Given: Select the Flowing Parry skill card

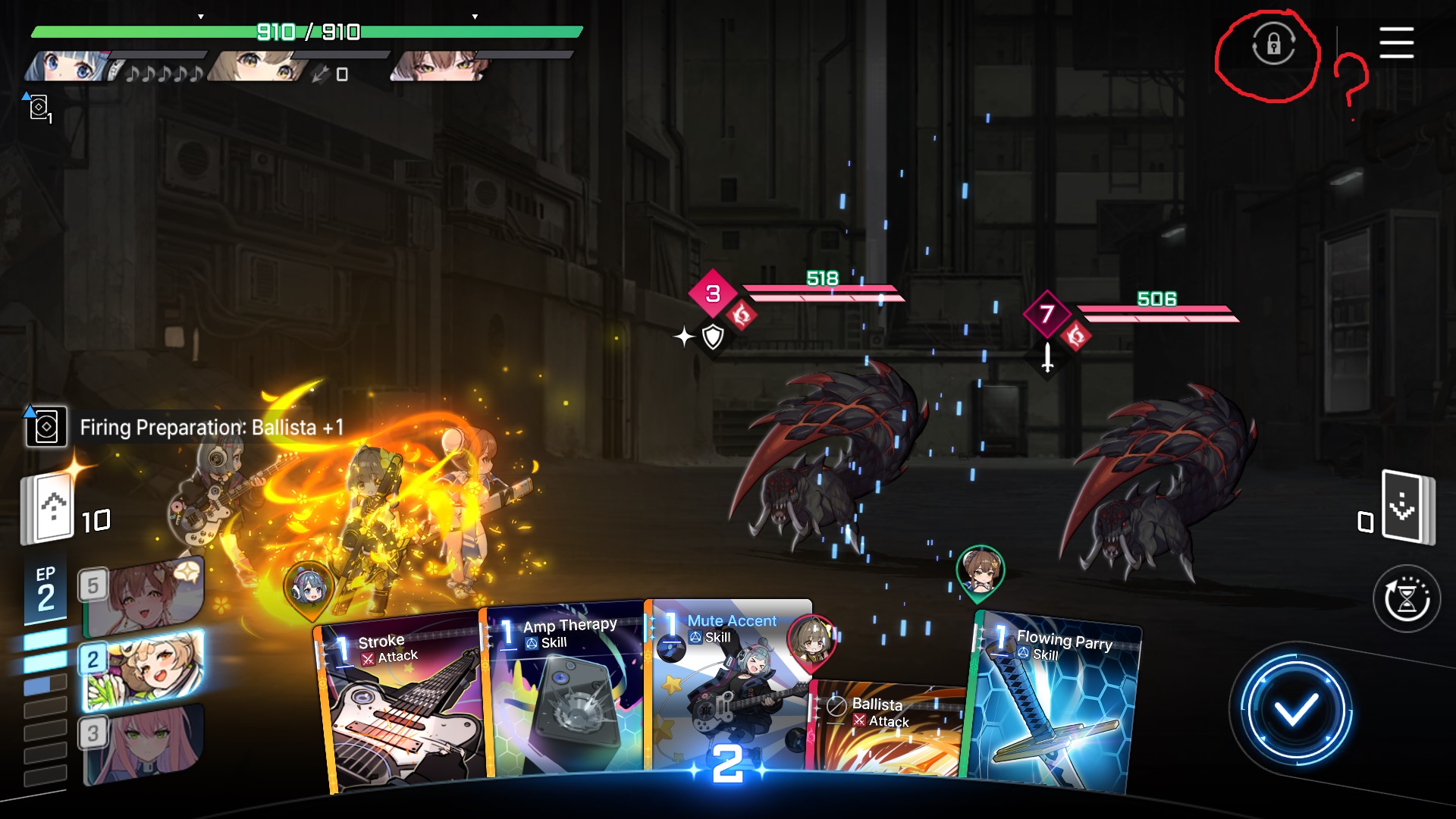Looking at the screenshot, I should pyautogui.click(x=1054, y=705).
